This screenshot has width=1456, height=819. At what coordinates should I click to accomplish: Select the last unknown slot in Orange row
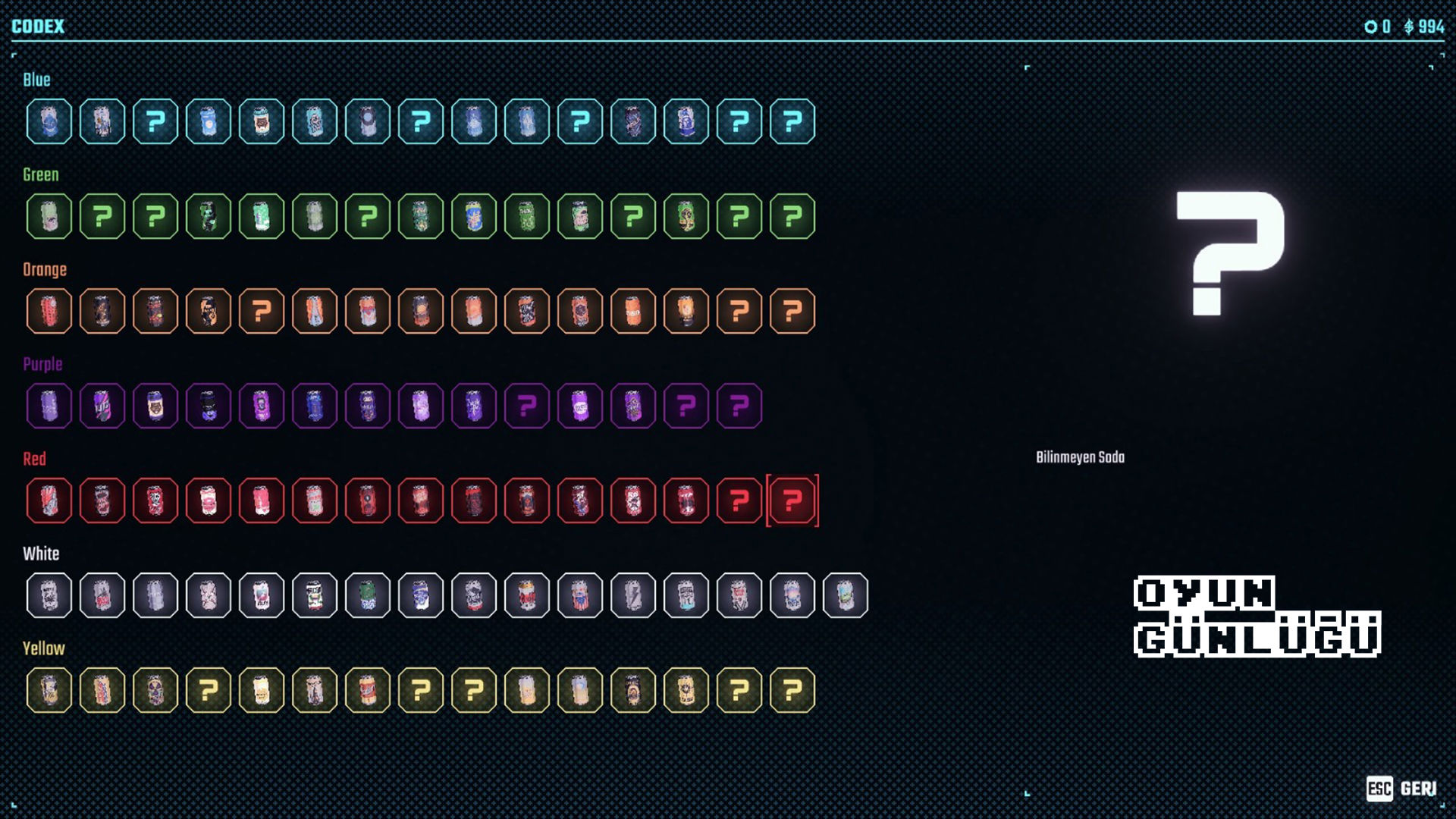(x=792, y=311)
